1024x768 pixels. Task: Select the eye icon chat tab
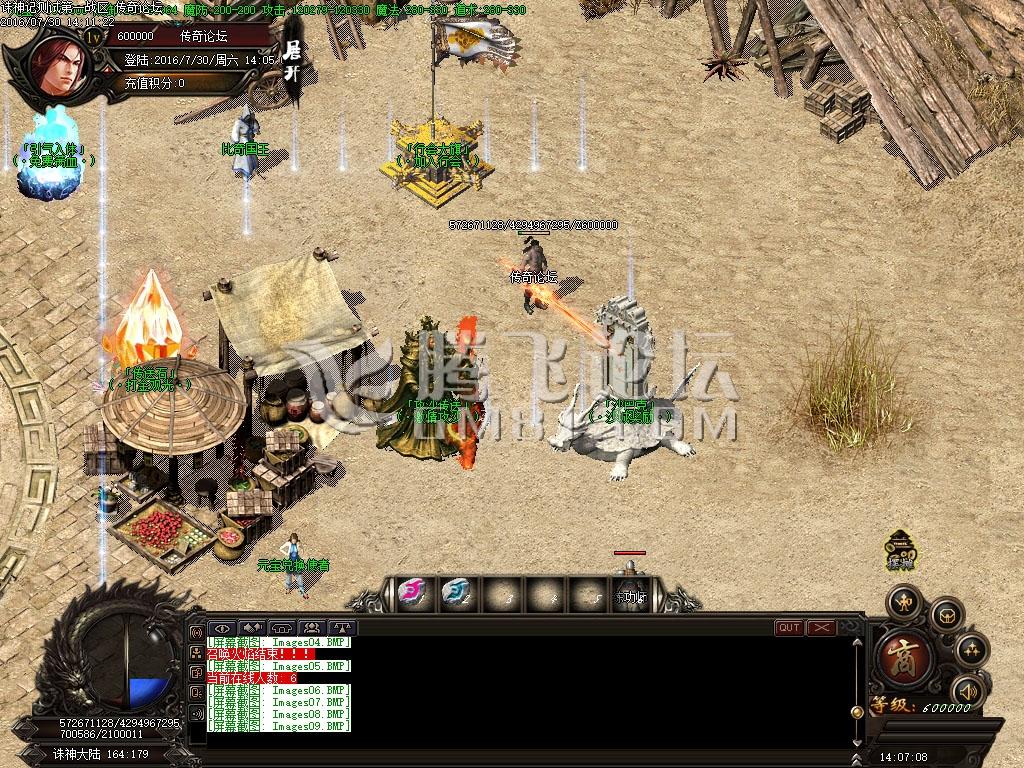[x=221, y=628]
